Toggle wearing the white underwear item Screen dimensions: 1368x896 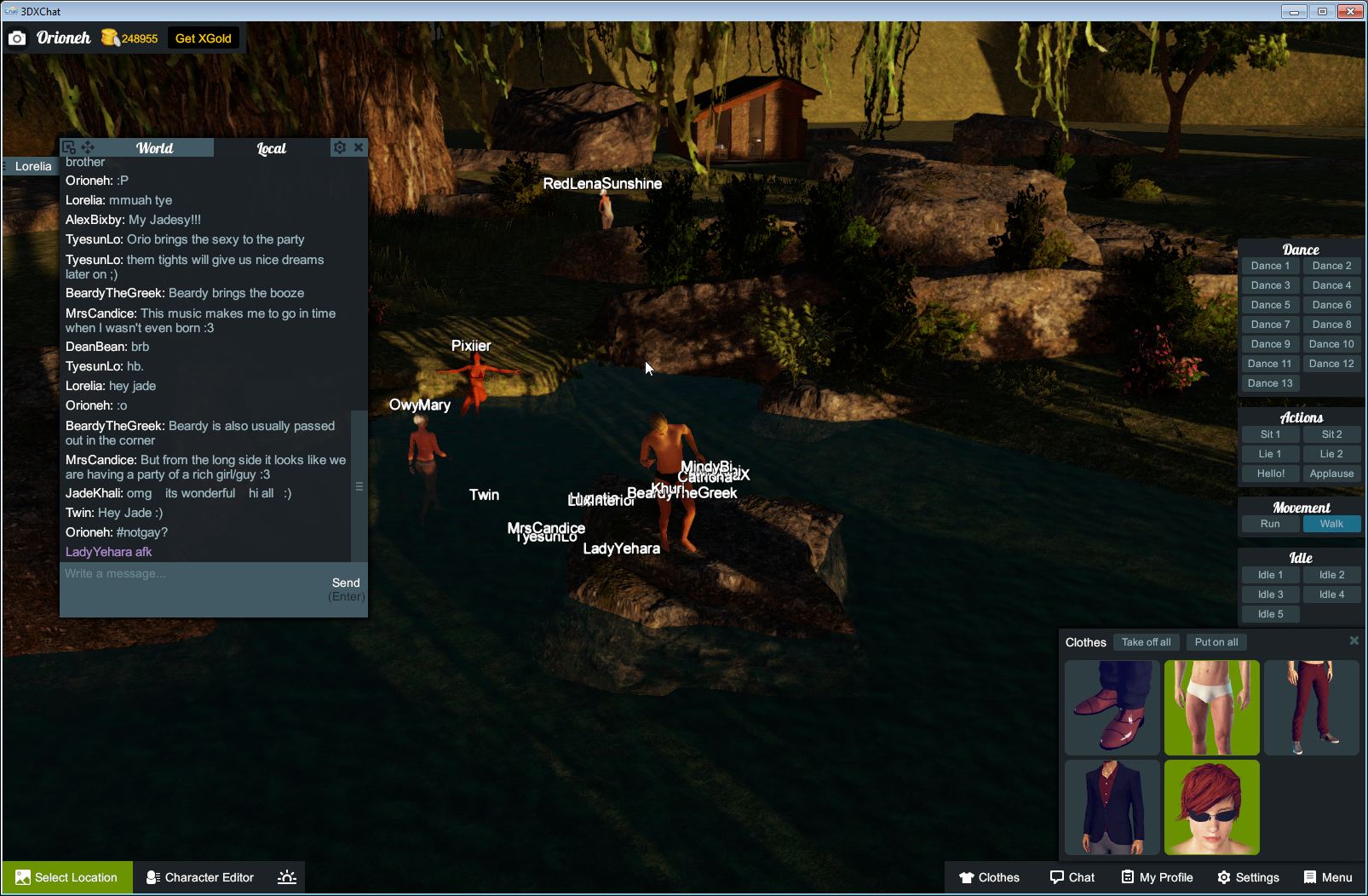point(1211,708)
